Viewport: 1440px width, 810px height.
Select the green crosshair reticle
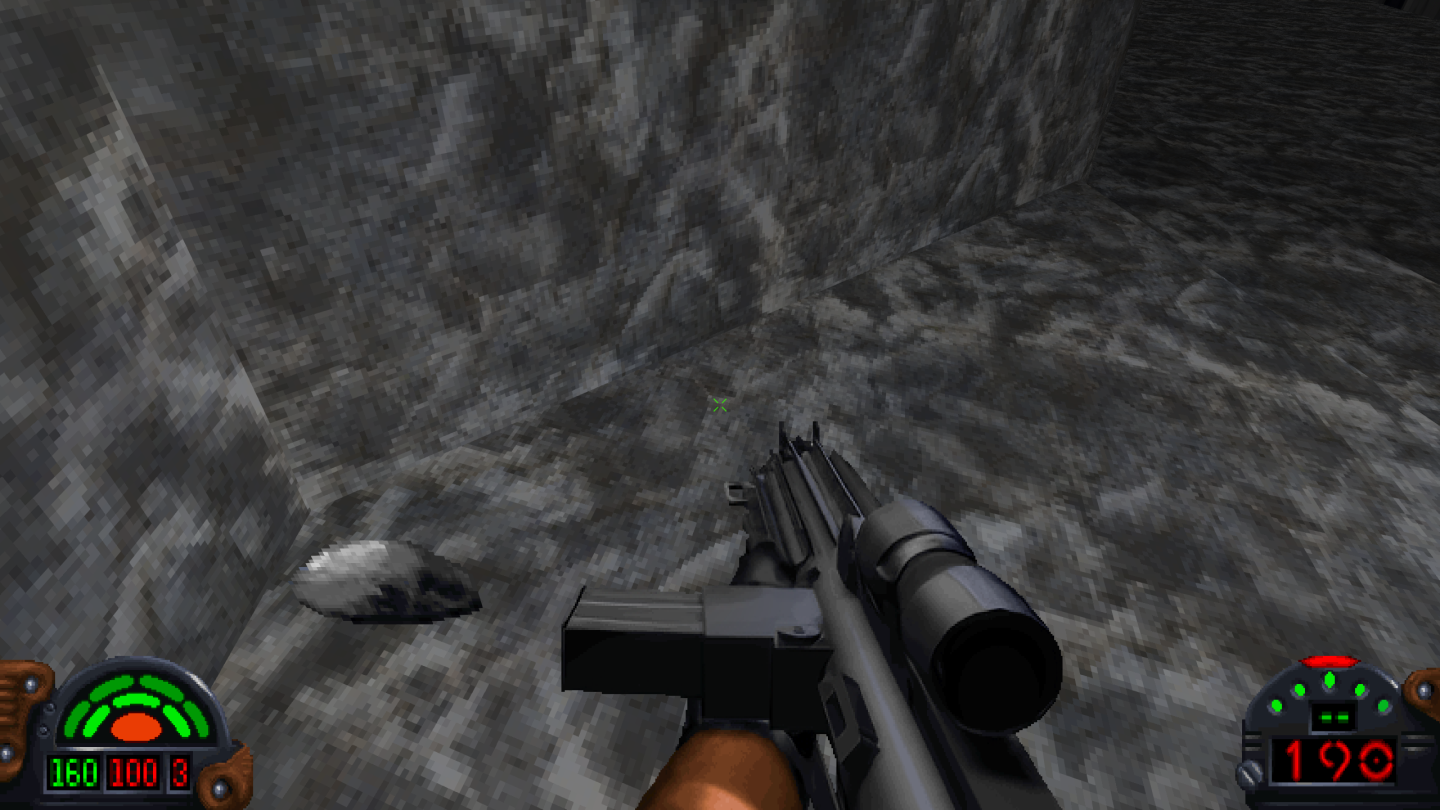(x=718, y=404)
